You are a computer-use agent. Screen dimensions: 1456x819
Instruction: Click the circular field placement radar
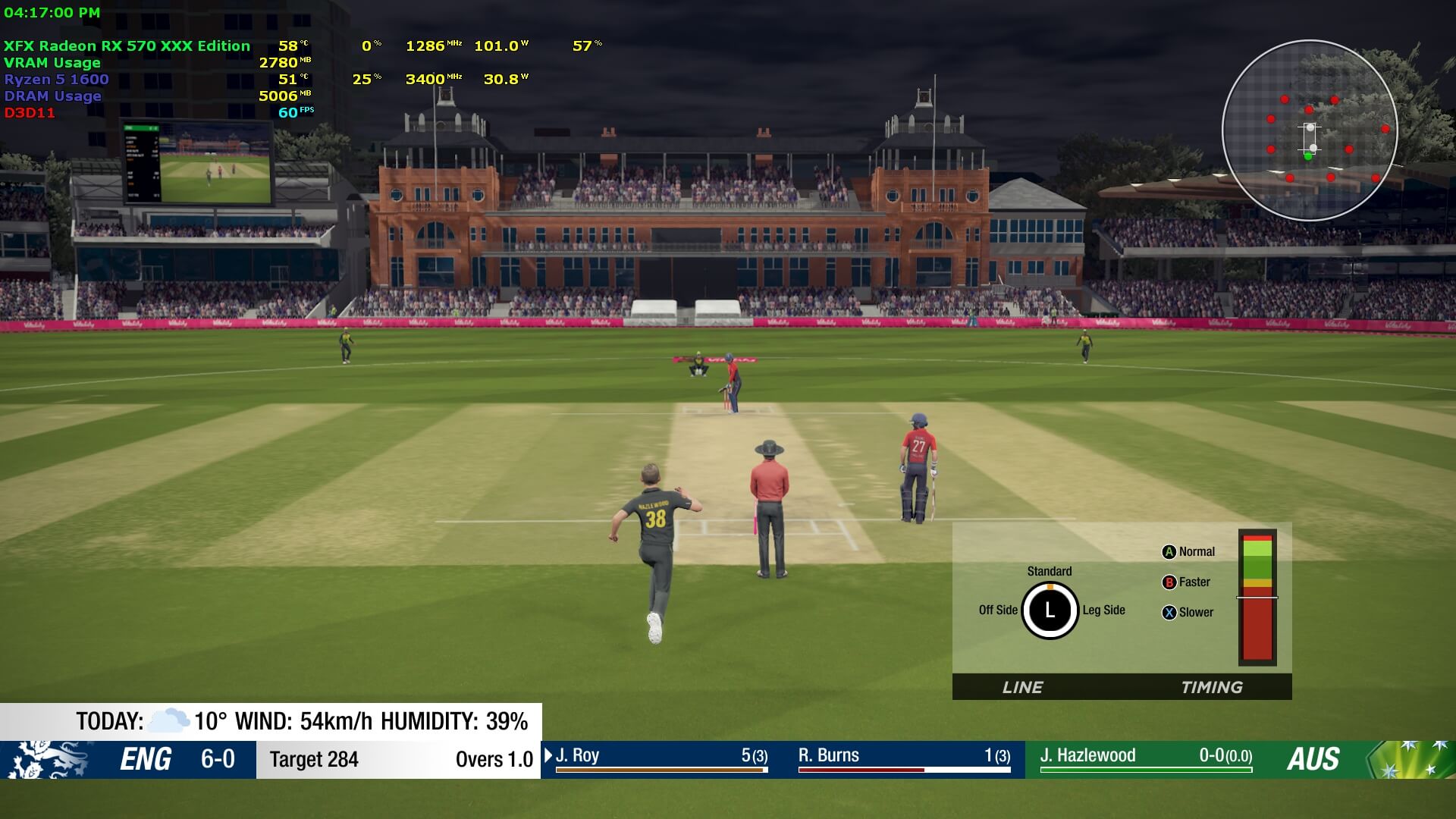(x=1310, y=130)
